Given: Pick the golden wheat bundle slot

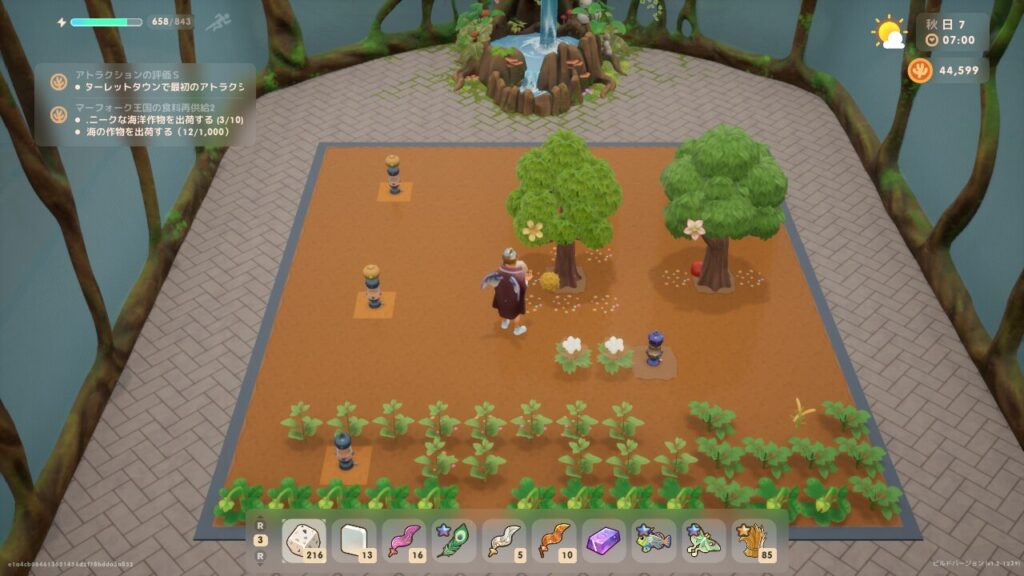Looking at the screenshot, I should (x=754, y=541).
